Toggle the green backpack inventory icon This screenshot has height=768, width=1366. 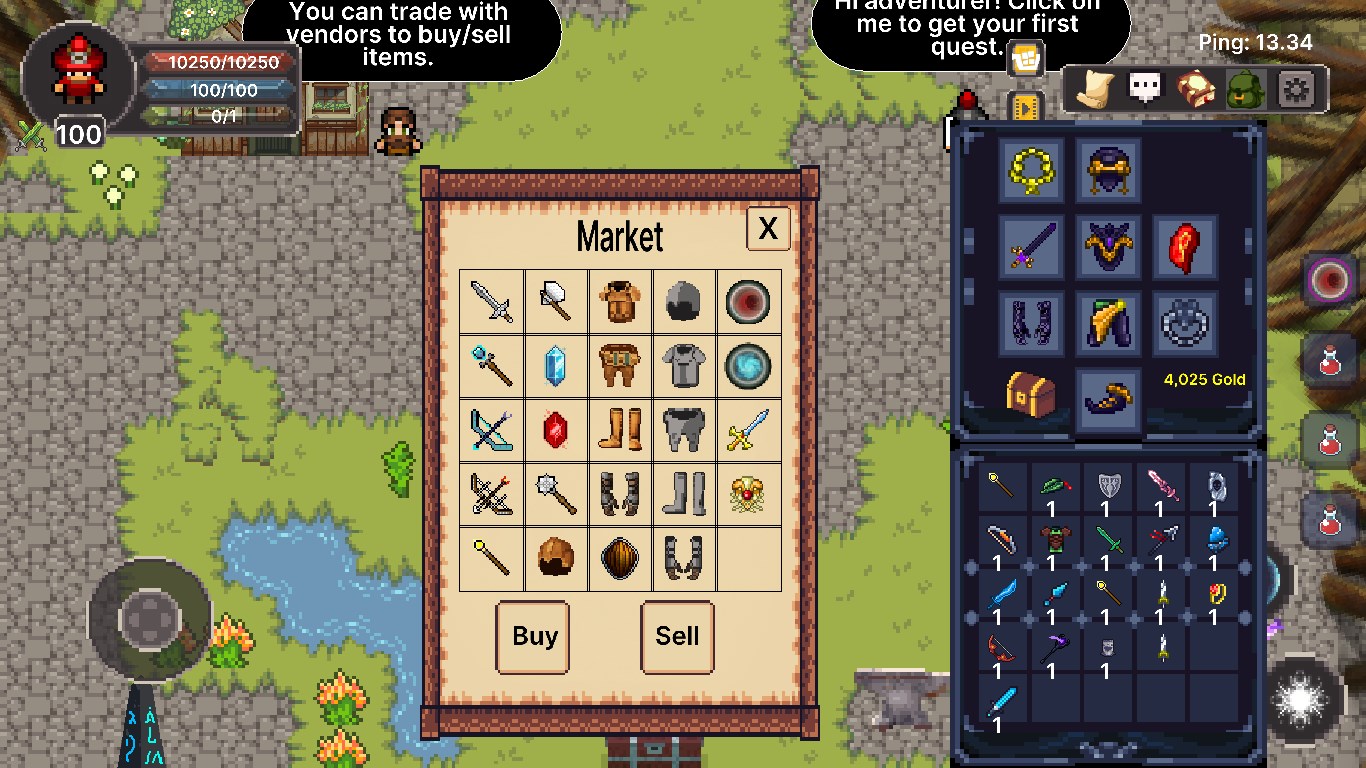point(1246,90)
